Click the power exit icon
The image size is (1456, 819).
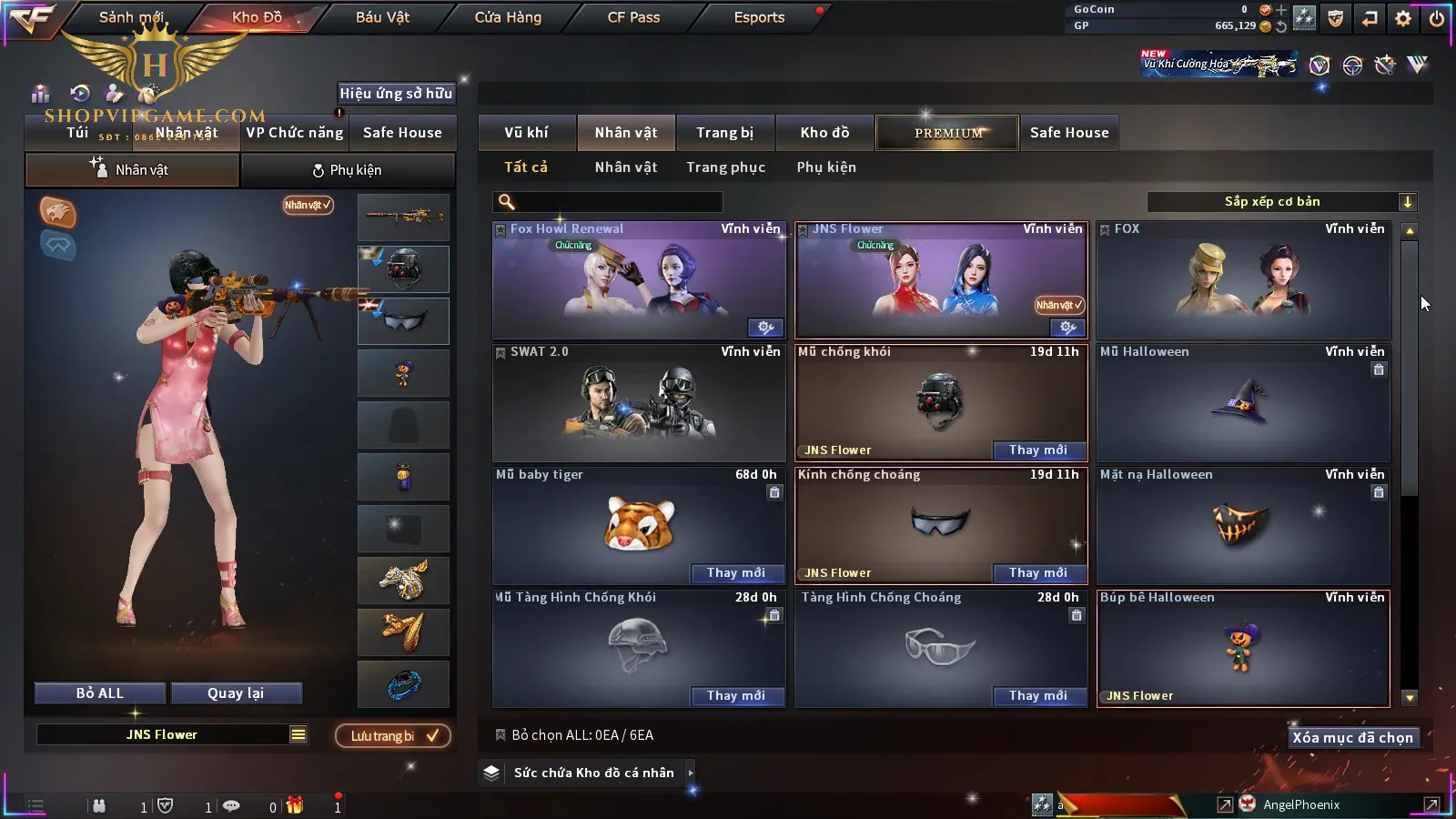tap(1437, 18)
